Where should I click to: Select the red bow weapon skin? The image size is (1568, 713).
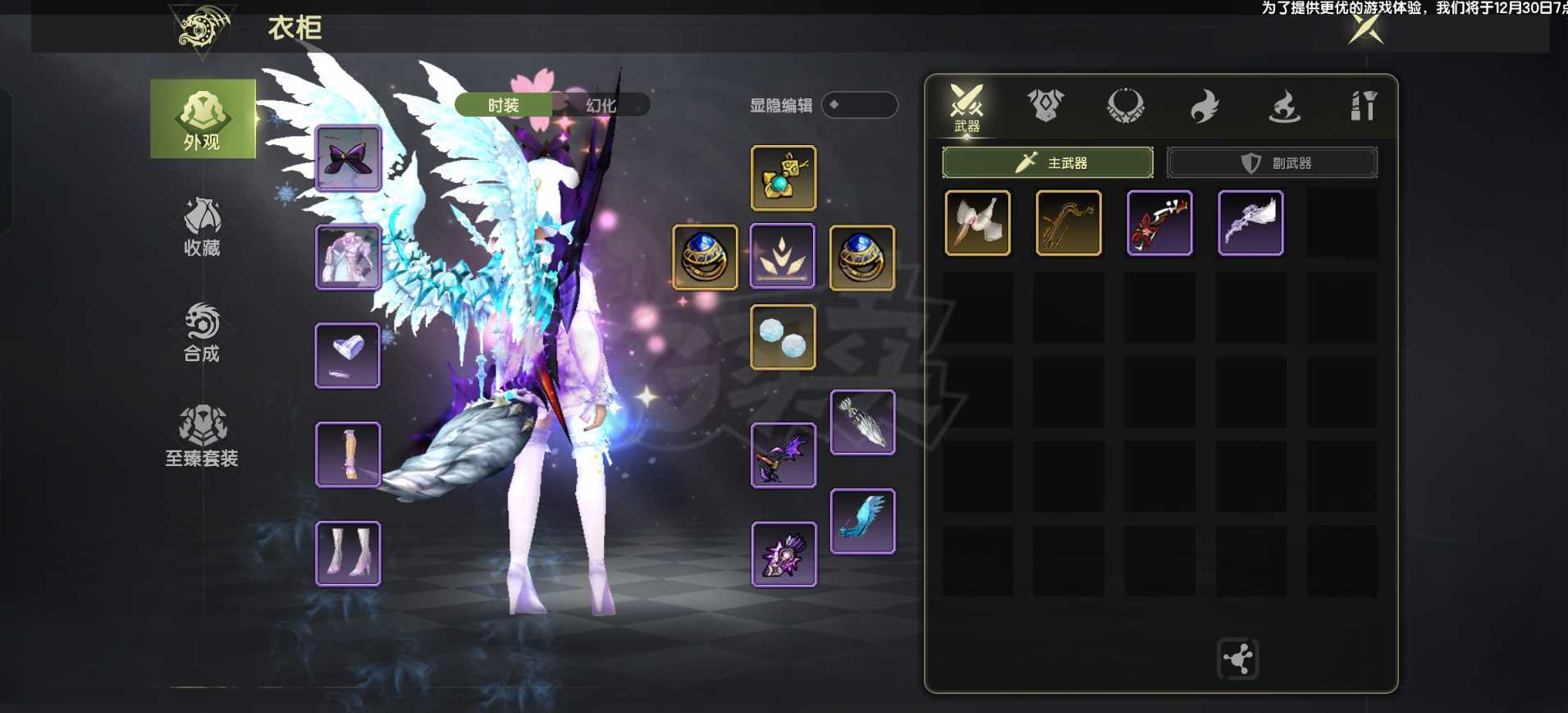[1159, 223]
